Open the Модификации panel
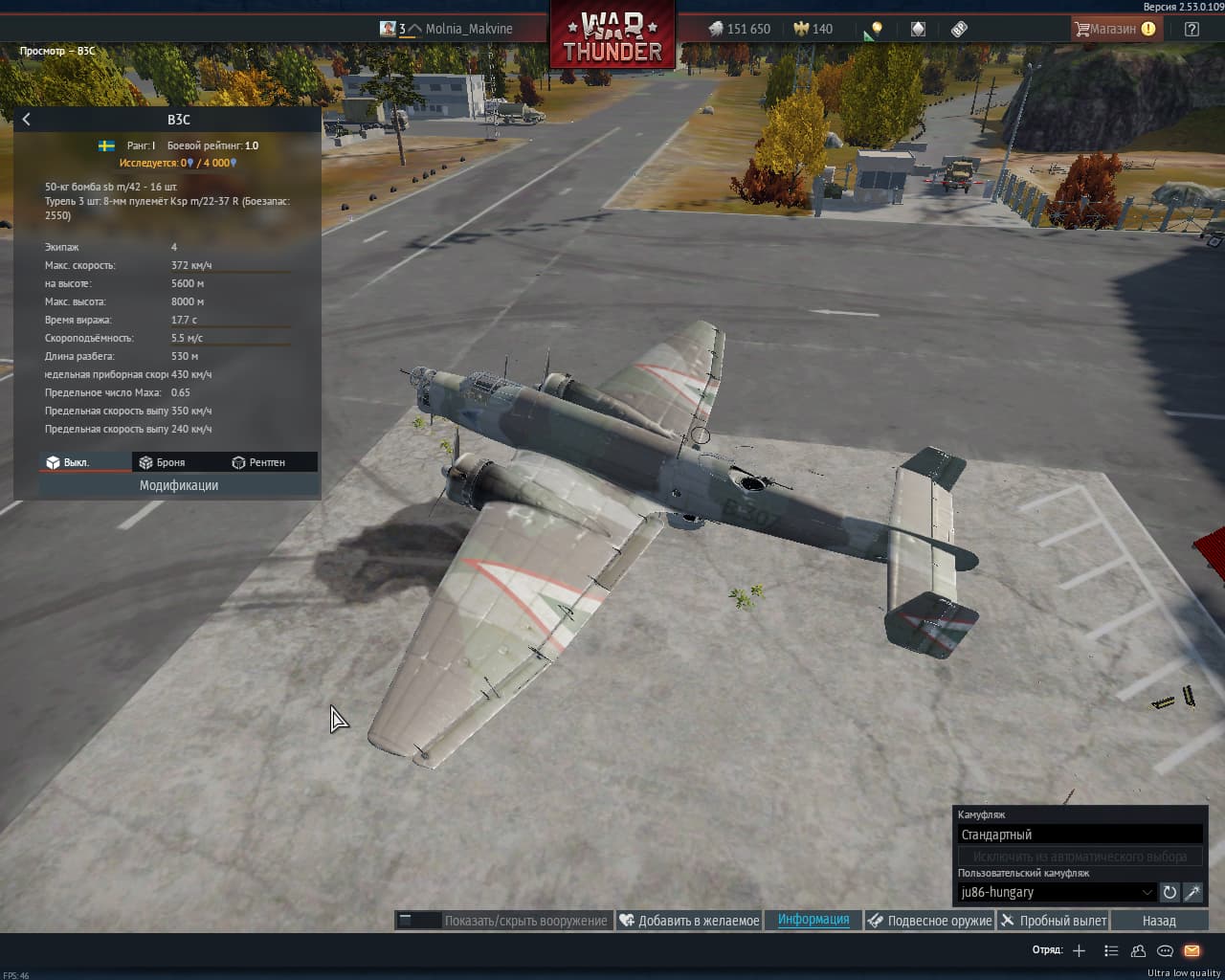Image resolution: width=1225 pixels, height=980 pixels. [x=179, y=485]
